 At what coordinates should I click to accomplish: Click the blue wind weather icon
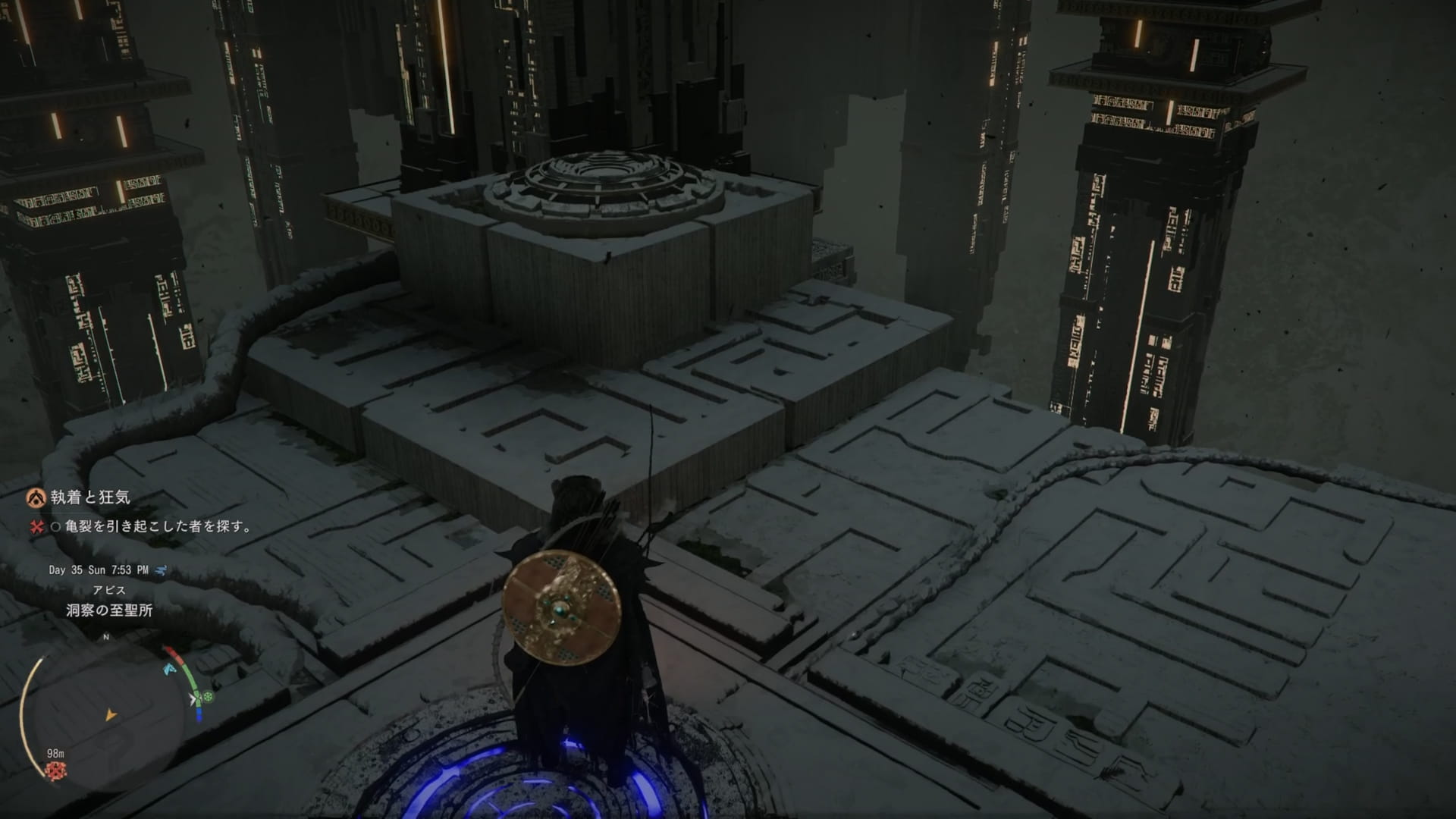click(x=162, y=570)
